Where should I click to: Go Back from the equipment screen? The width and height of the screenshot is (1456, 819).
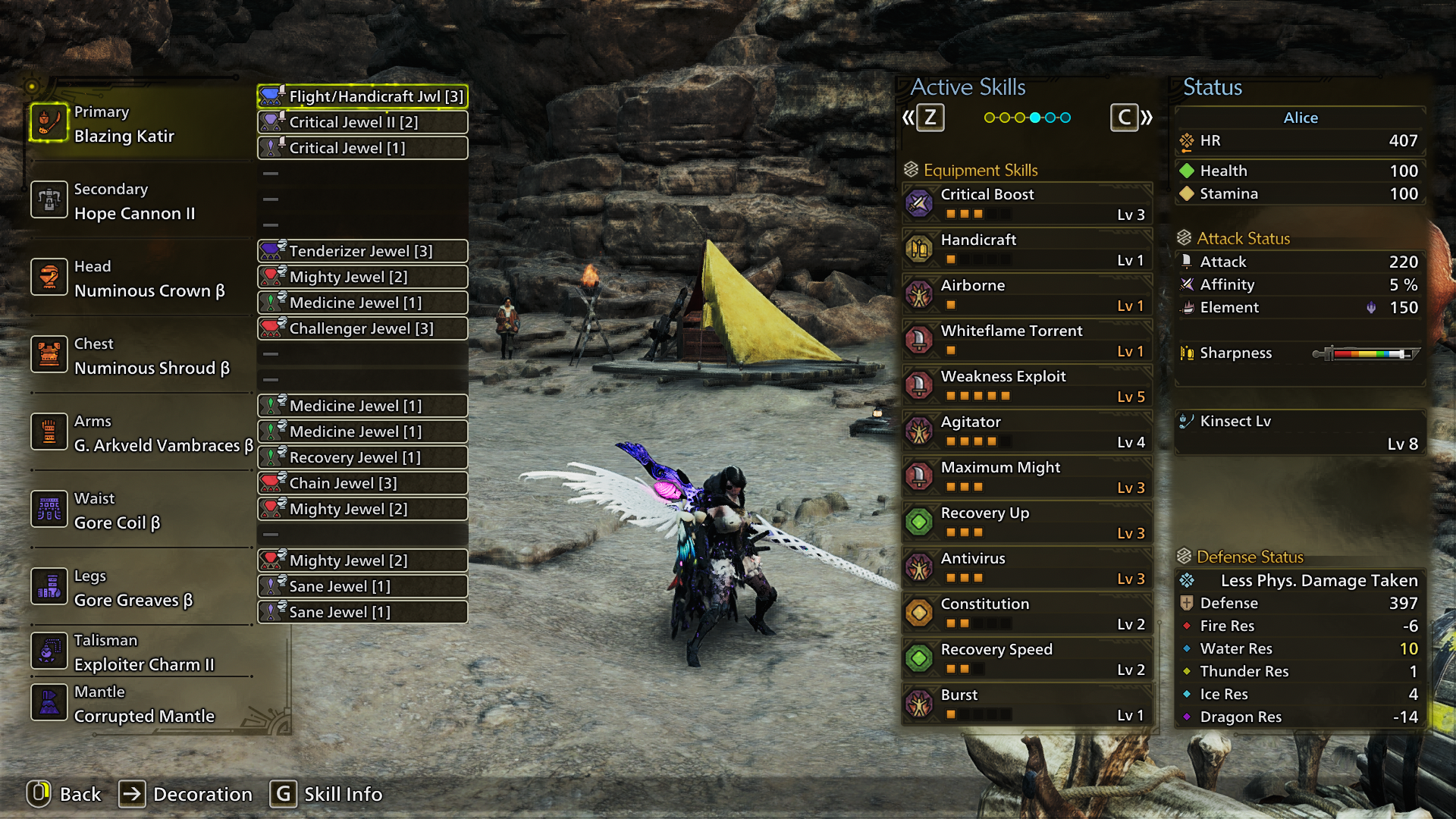pos(64,794)
